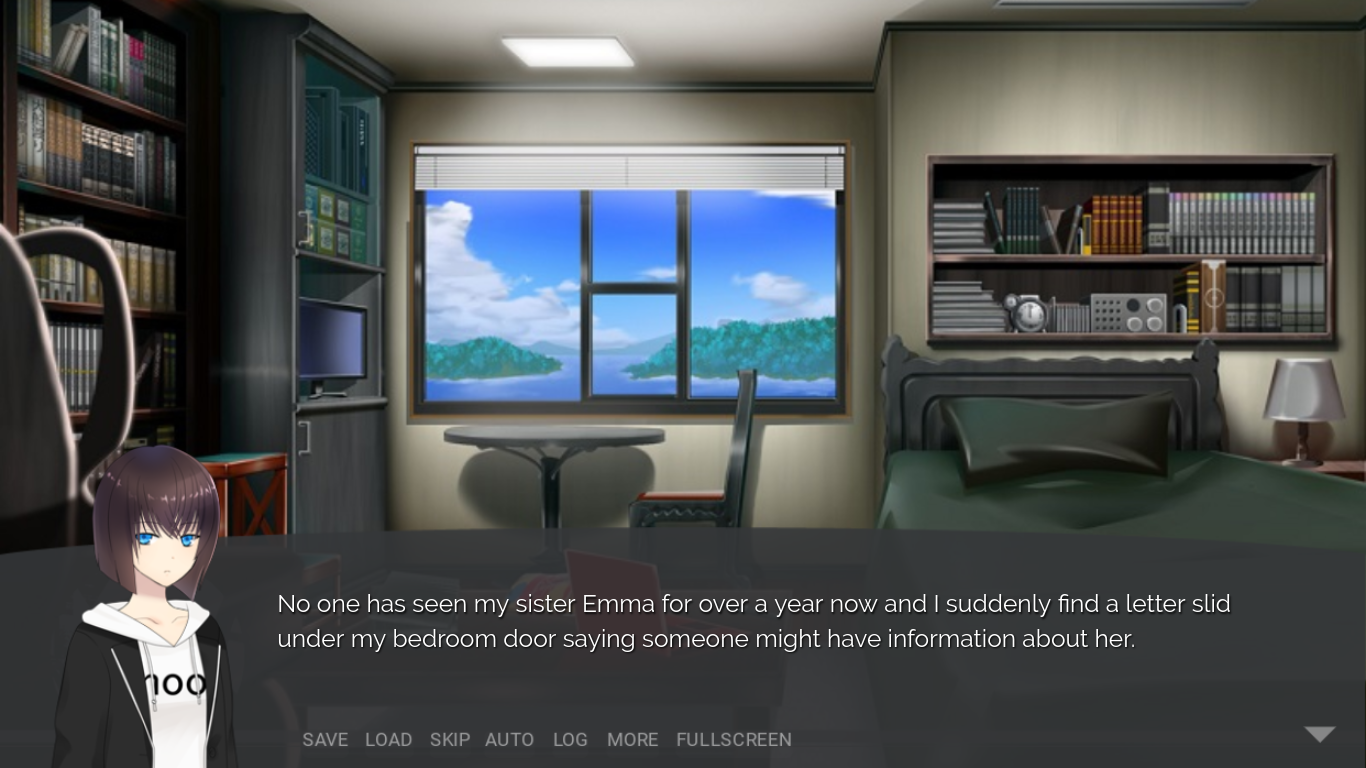Open the LOAD menu
The image size is (1366, 768).
pos(388,740)
